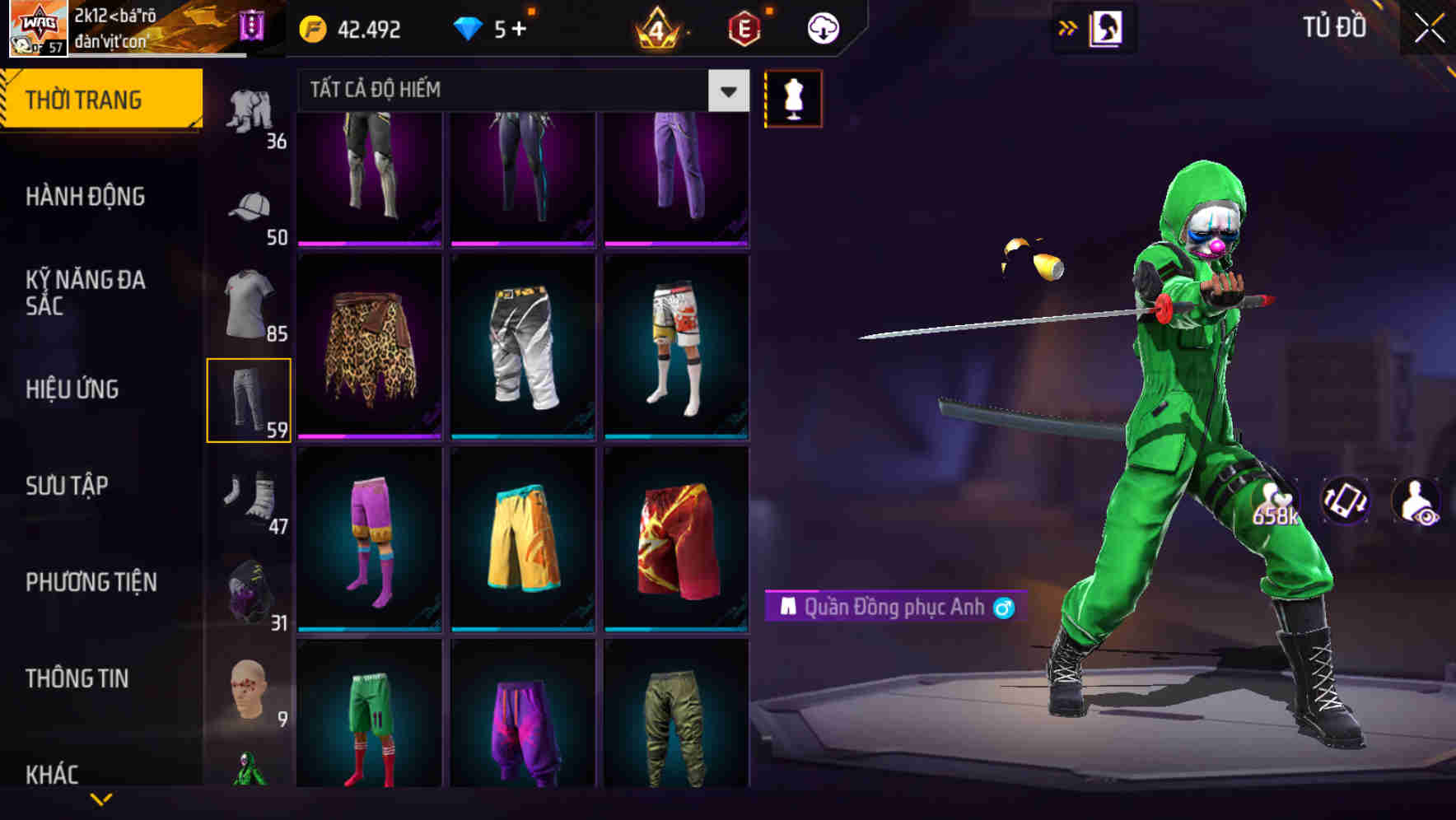
Task: Open the red E-badge event icon
Action: 743,28
